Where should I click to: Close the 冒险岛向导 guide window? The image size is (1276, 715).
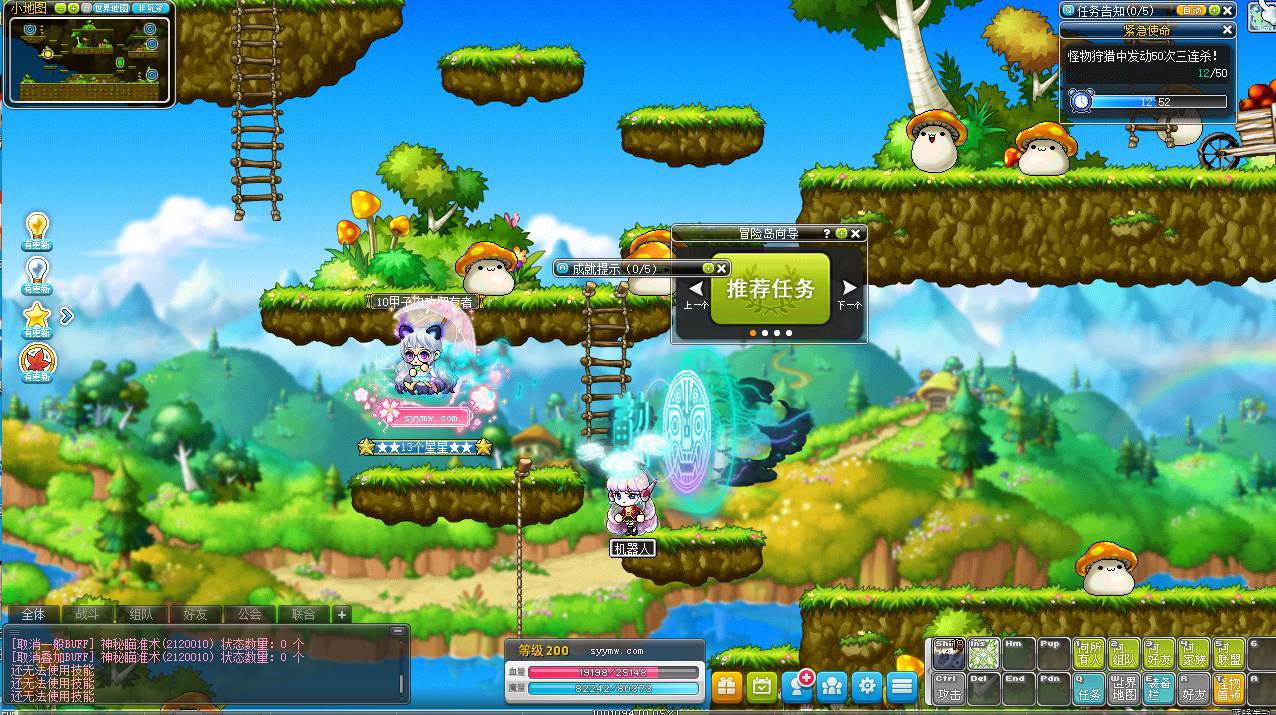coord(856,233)
